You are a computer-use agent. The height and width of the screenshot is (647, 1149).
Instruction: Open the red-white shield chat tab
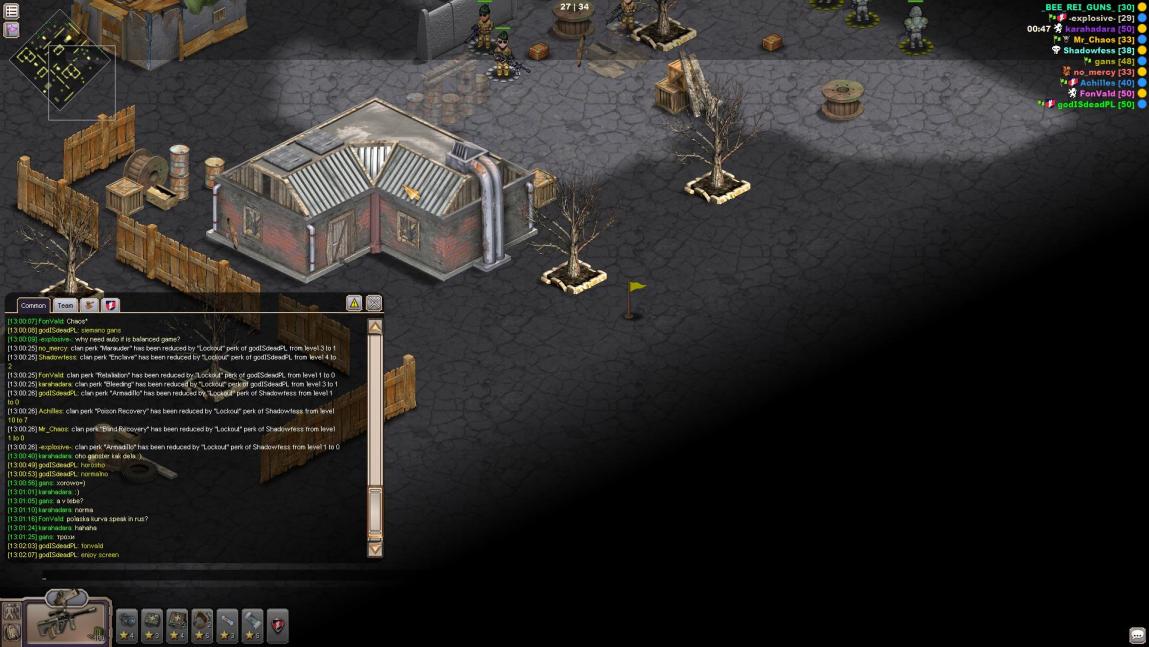click(111, 305)
